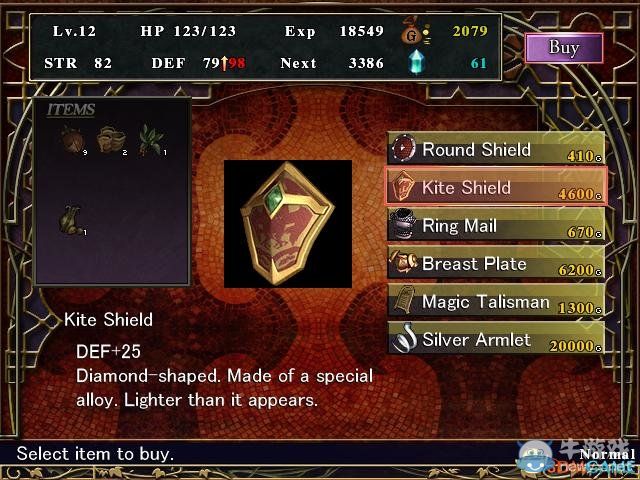Image resolution: width=640 pixels, height=480 pixels.
Task: Choose the Kite Shield entry
Action: (496, 188)
